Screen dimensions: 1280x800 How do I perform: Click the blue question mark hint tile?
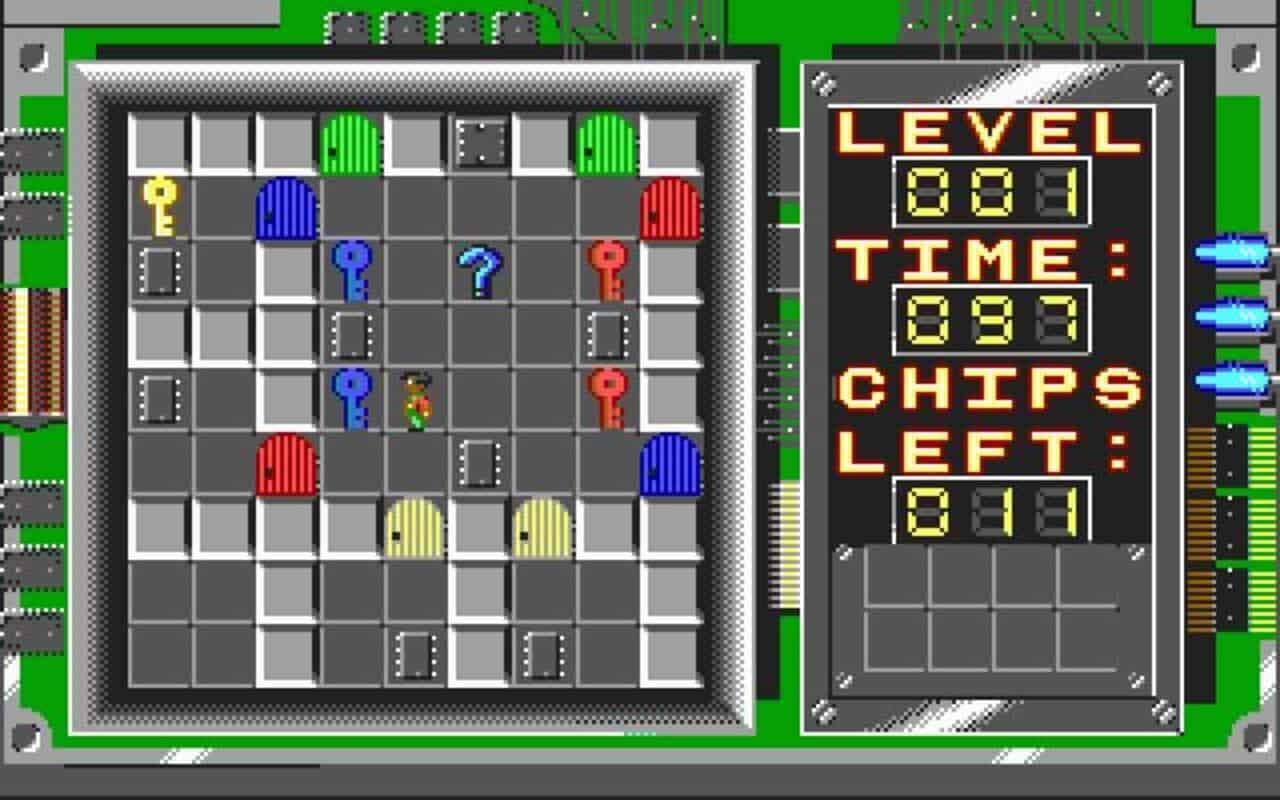480,270
